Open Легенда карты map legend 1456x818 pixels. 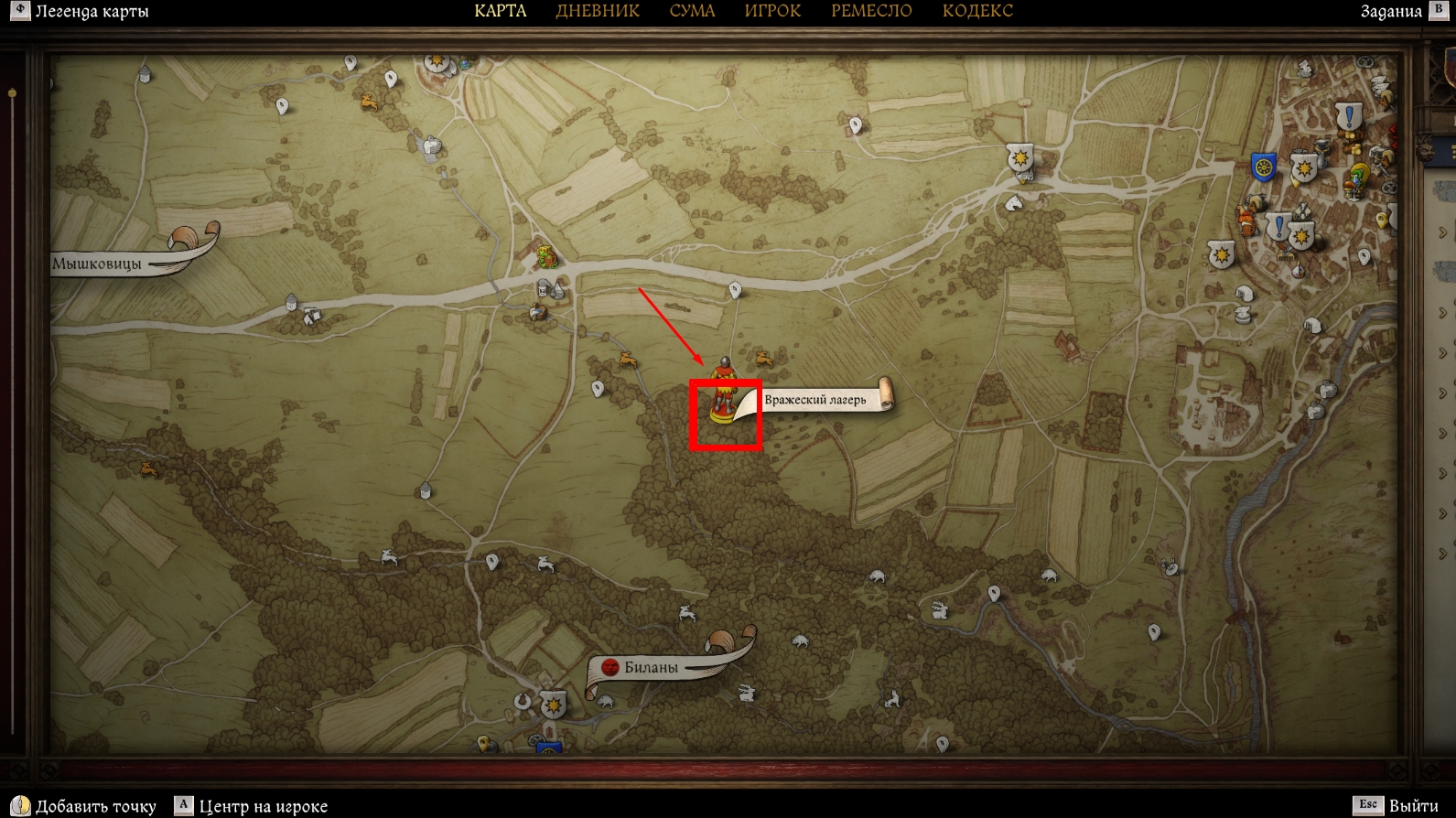[91, 12]
